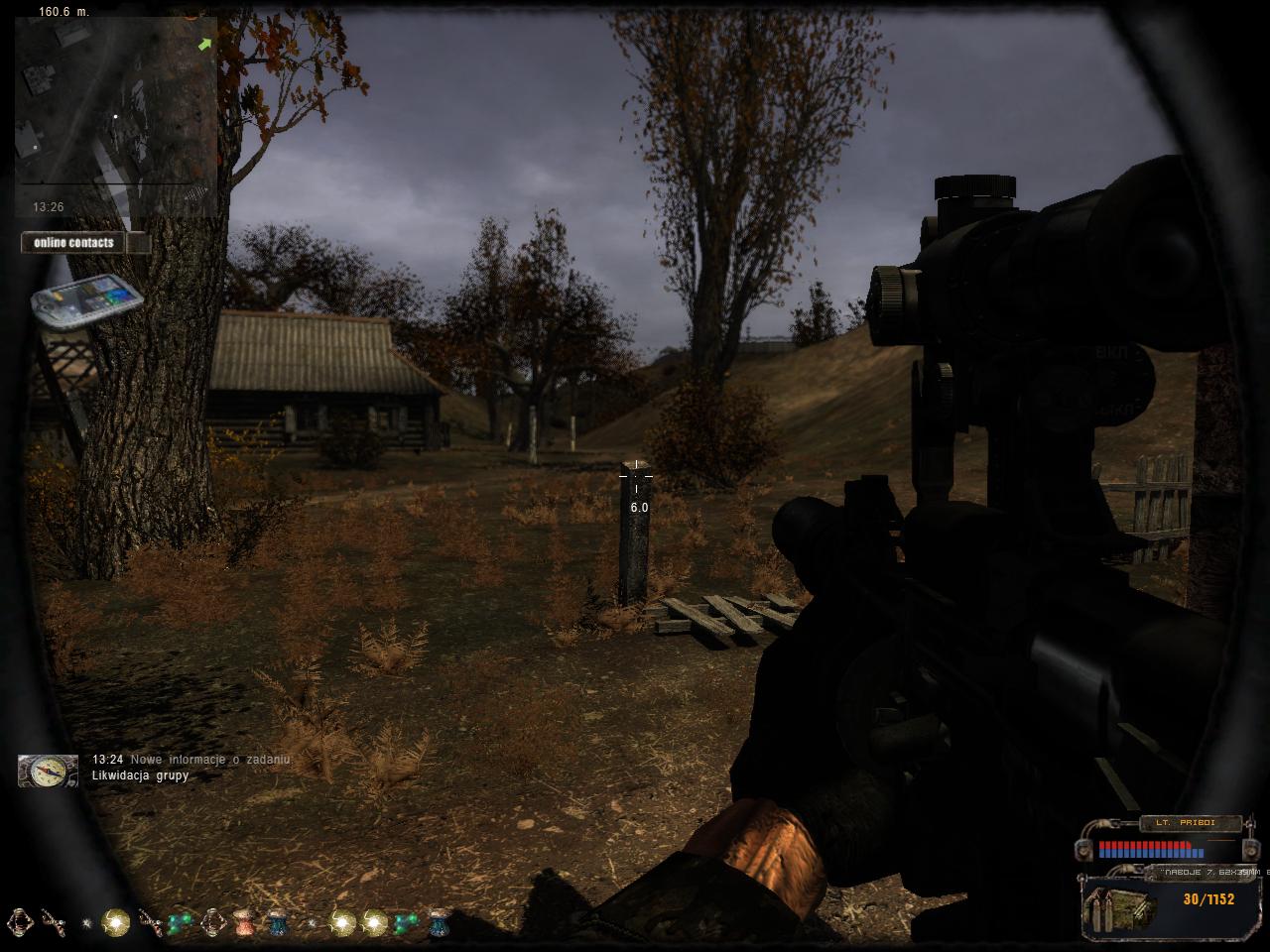1270x952 pixels.
Task: Click the compass task notification icon
Action: 48,771
